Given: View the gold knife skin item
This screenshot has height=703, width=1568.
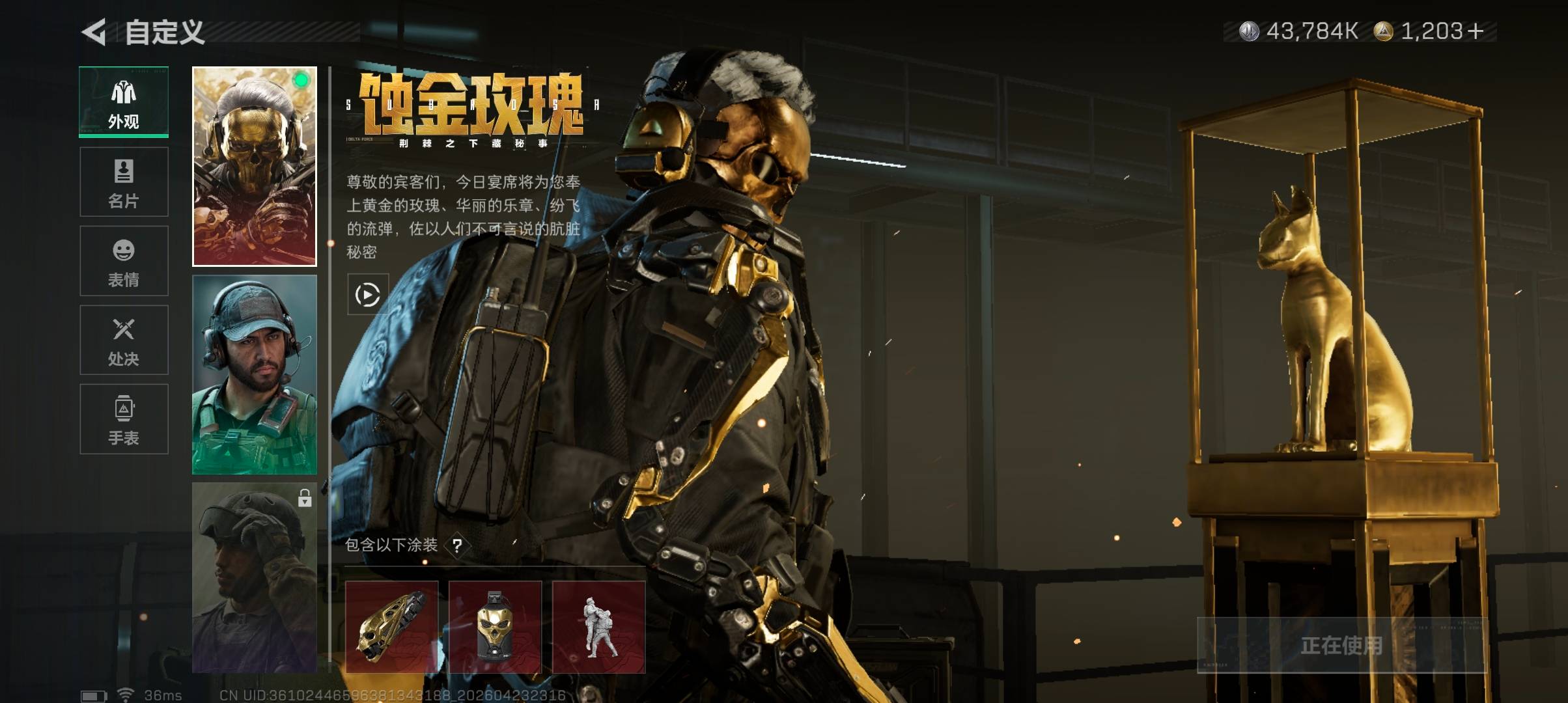Looking at the screenshot, I should [391, 627].
